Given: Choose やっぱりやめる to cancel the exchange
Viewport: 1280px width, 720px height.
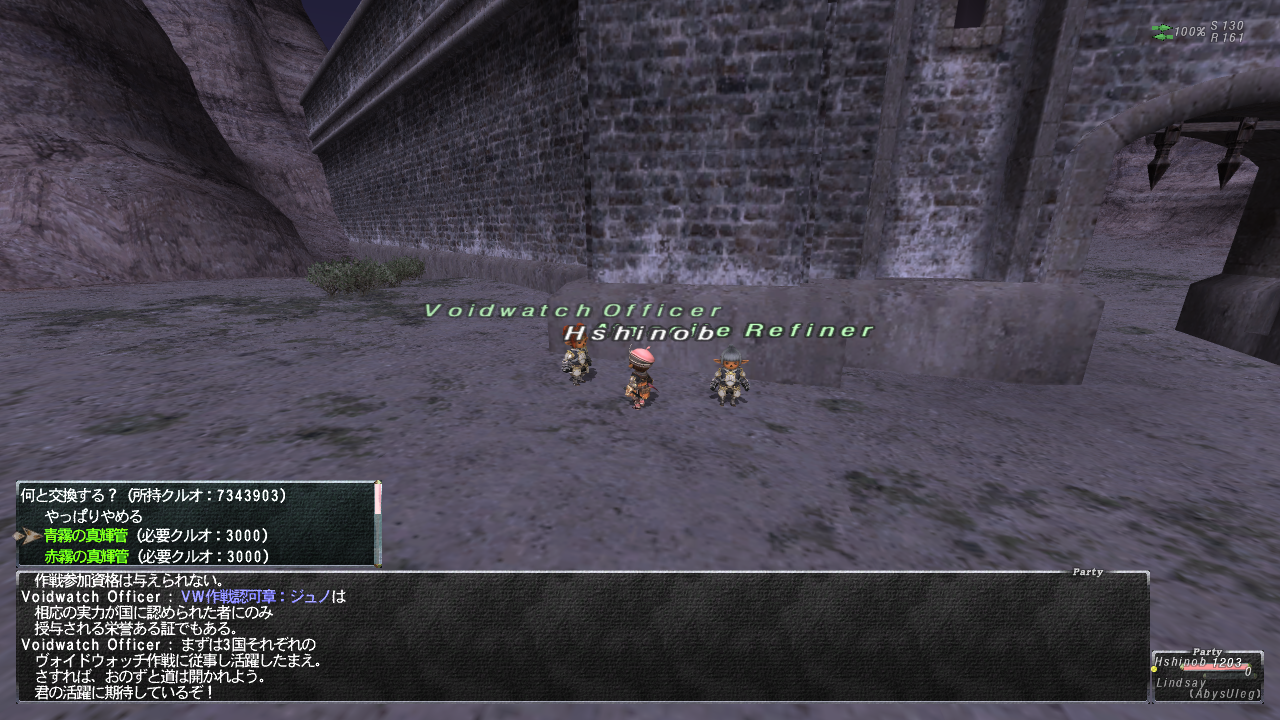Looking at the screenshot, I should point(94,516).
